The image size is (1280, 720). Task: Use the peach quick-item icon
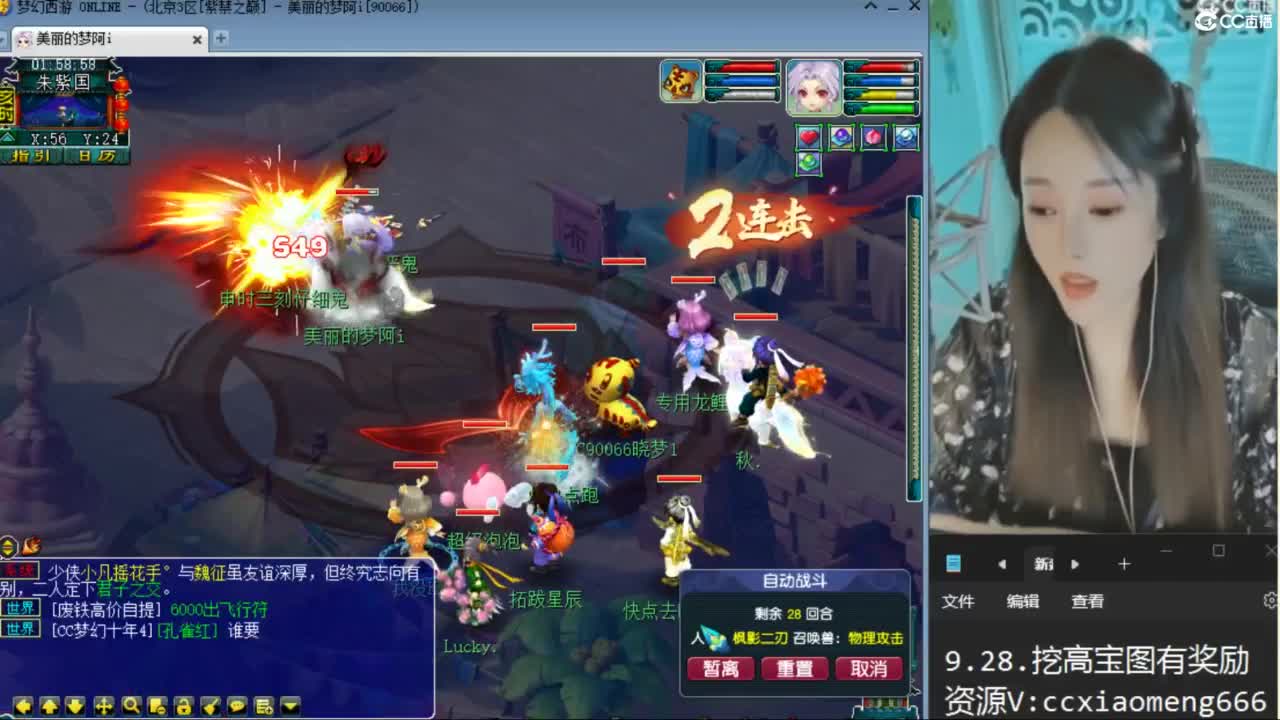pos(871,137)
